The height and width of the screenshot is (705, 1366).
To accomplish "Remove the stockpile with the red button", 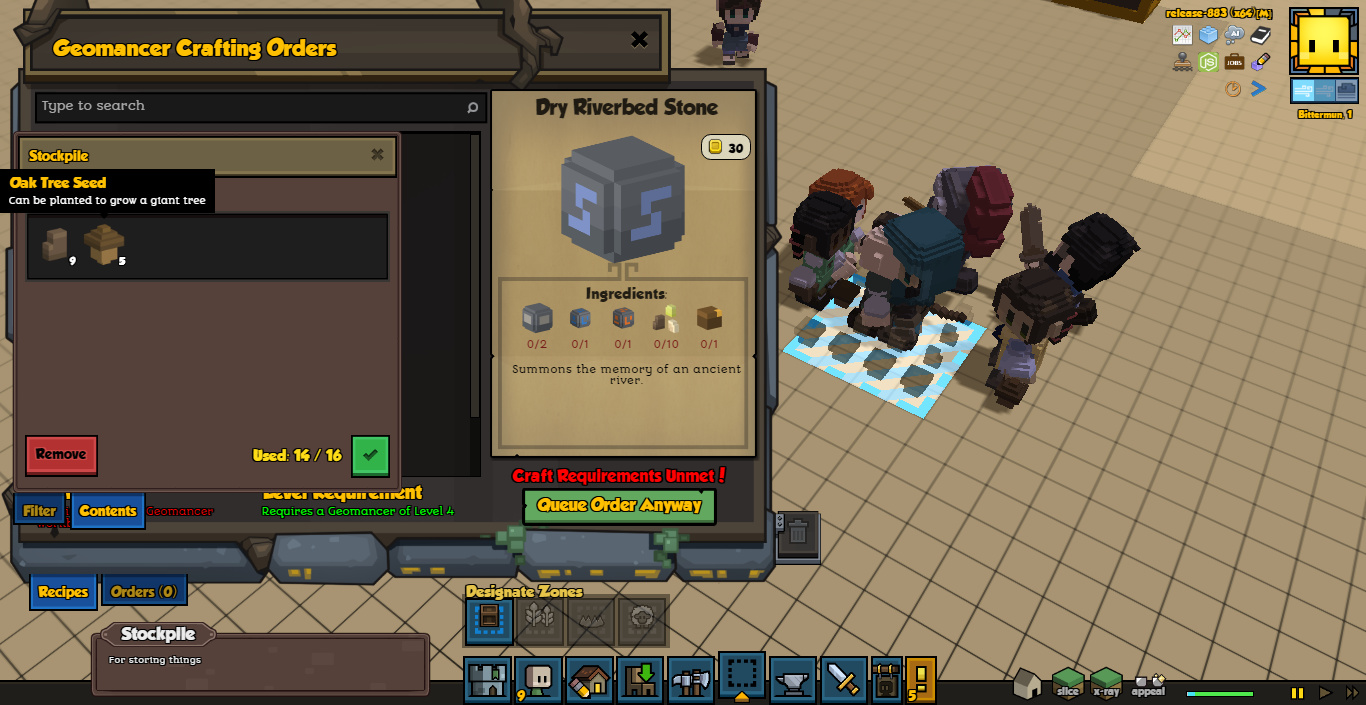I will click(x=61, y=455).
